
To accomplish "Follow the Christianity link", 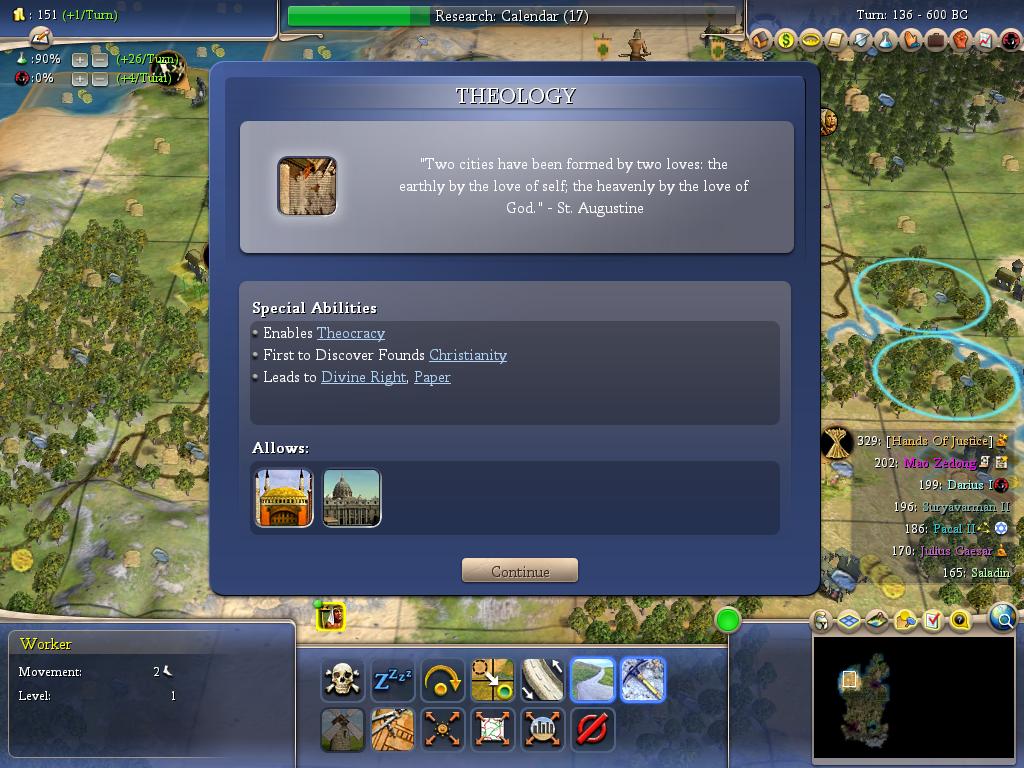I will point(468,355).
